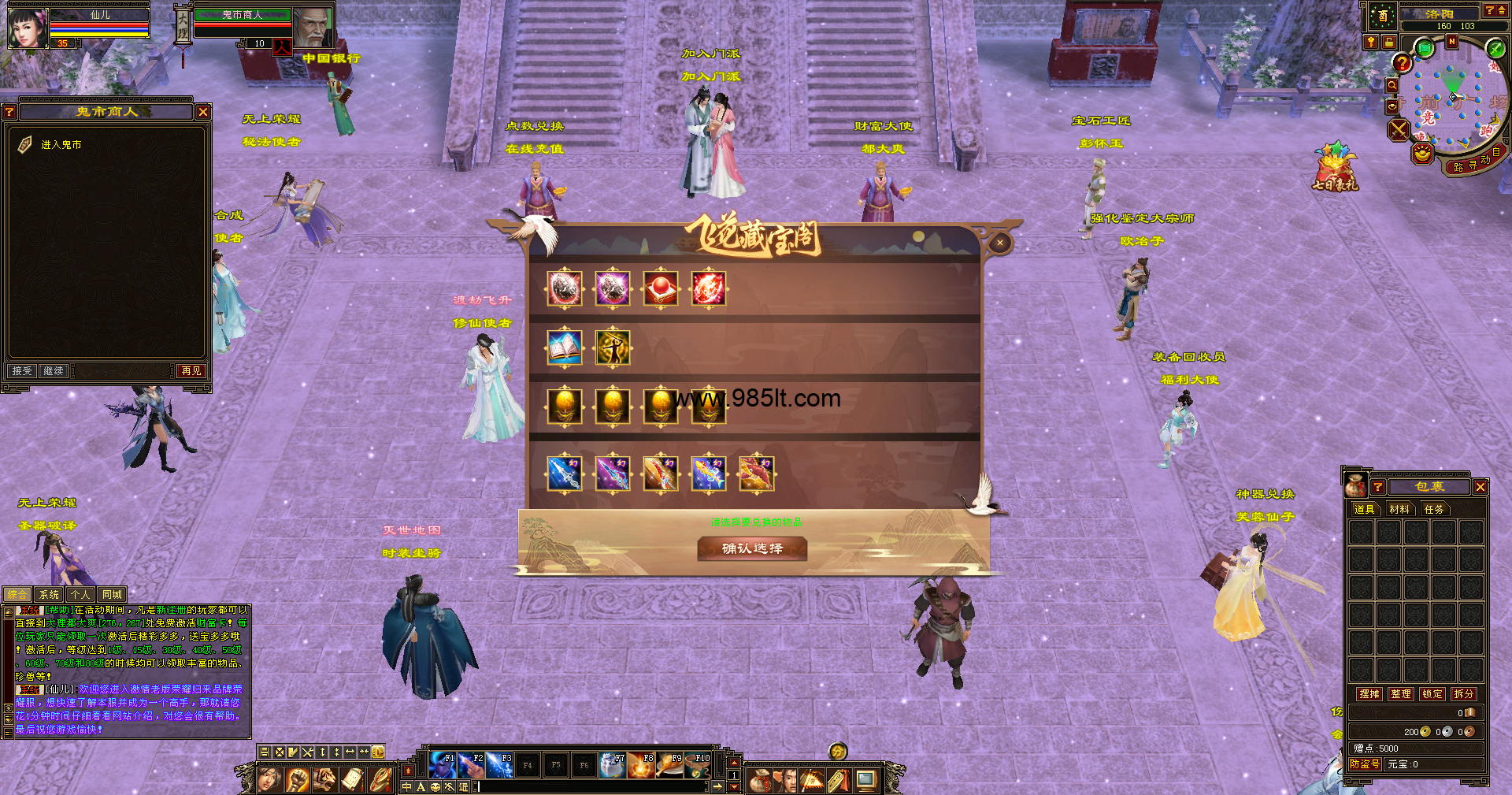Use the F9 roast drumstick item
Image resolution: width=1512 pixels, height=795 pixels.
[x=670, y=765]
